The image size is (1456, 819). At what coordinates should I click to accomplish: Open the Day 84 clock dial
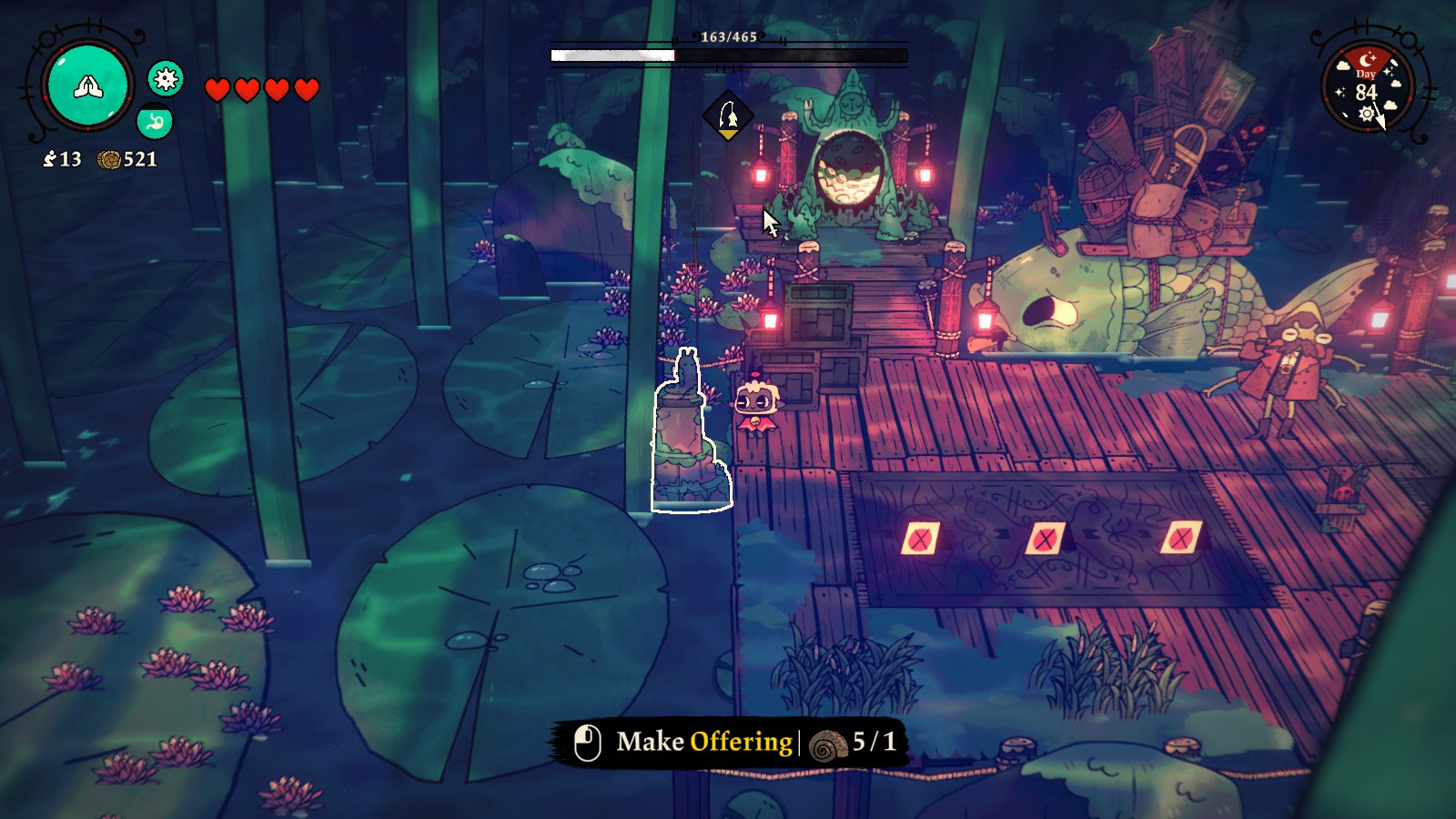click(x=1367, y=89)
